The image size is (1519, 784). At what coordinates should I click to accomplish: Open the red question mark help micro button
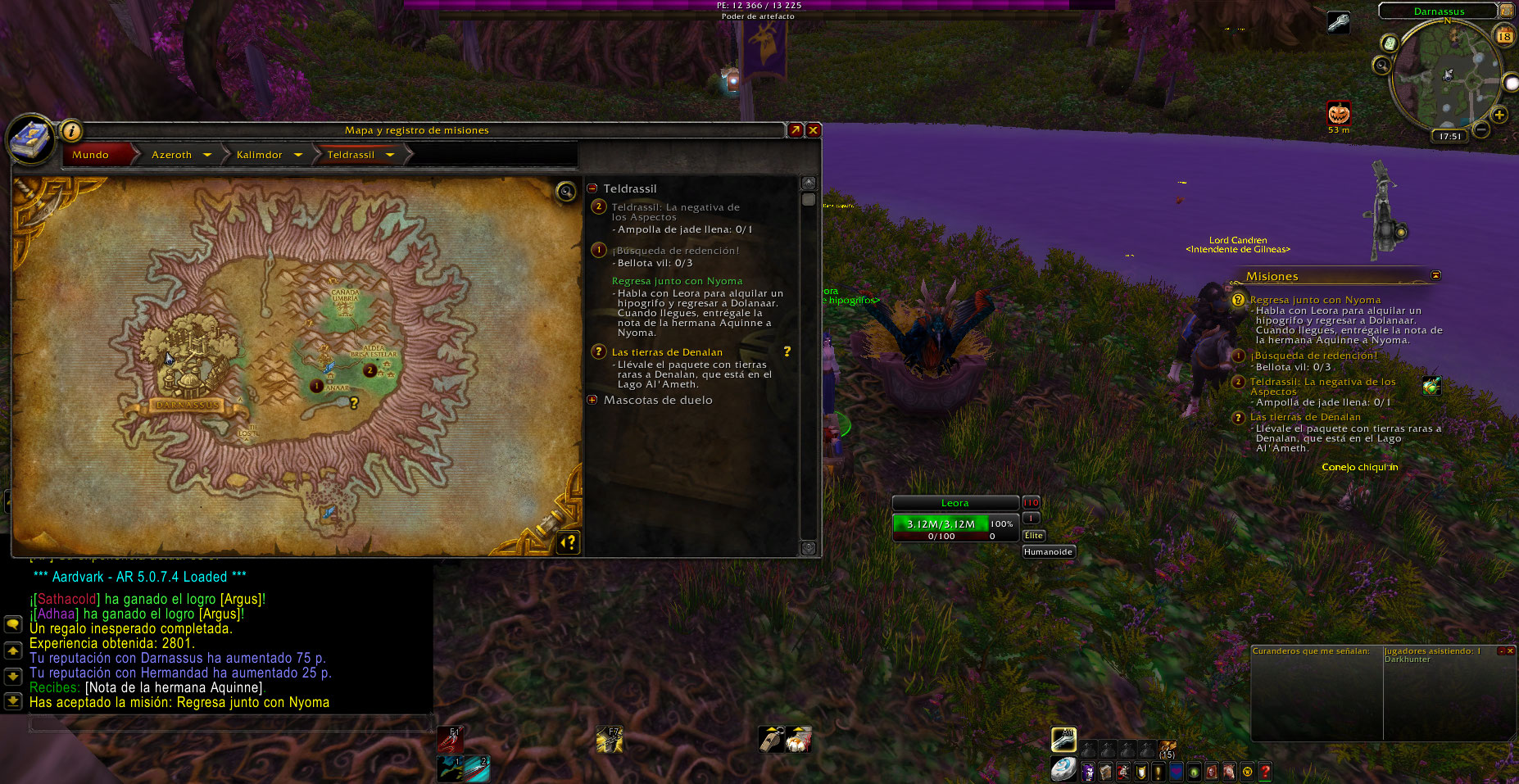click(x=1265, y=772)
